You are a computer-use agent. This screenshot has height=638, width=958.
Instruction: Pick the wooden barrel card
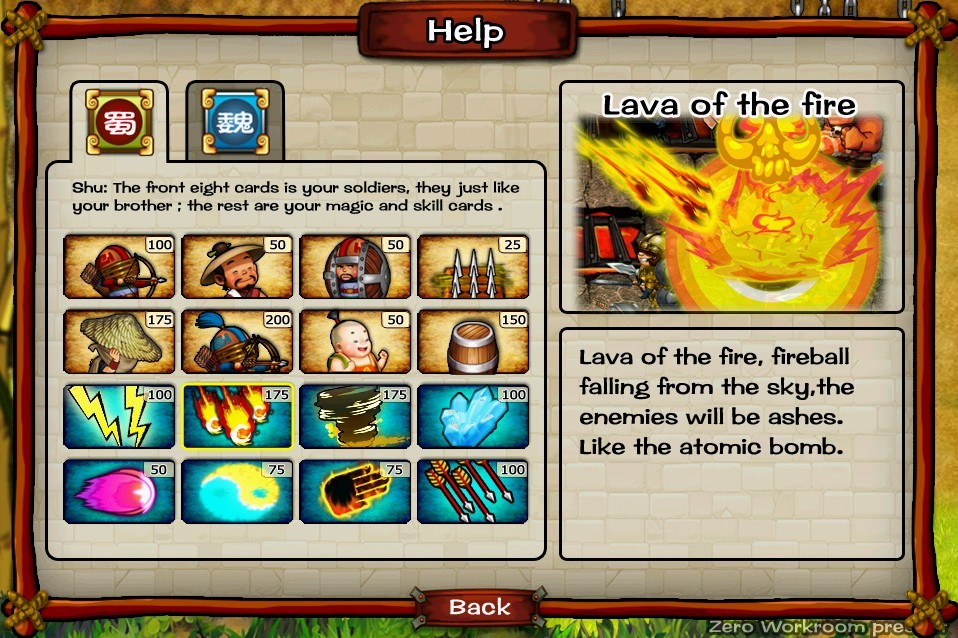473,341
